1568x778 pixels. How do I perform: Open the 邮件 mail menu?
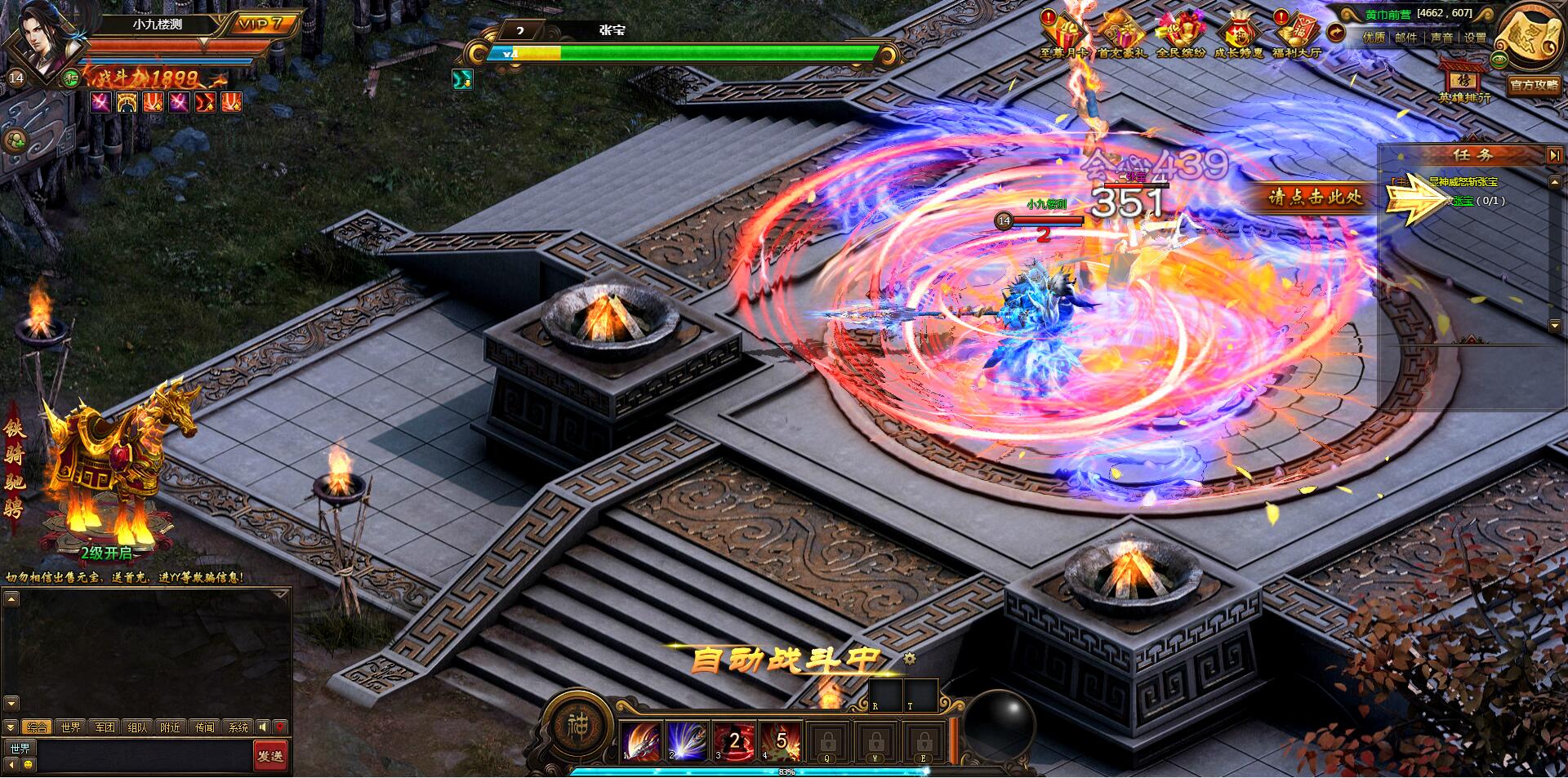(1405, 38)
